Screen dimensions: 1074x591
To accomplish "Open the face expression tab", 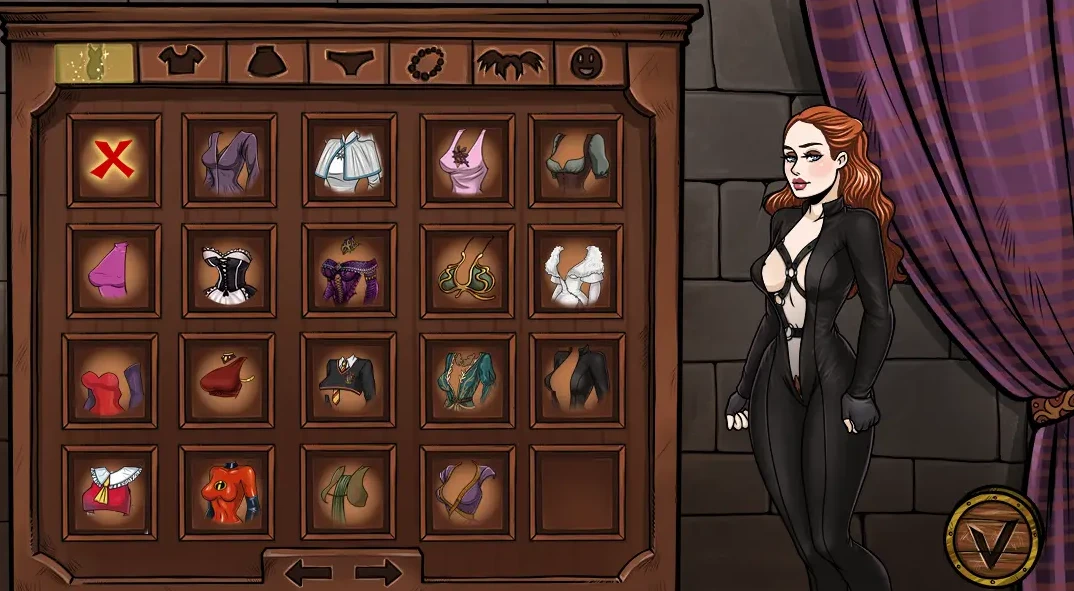I will click(x=588, y=63).
